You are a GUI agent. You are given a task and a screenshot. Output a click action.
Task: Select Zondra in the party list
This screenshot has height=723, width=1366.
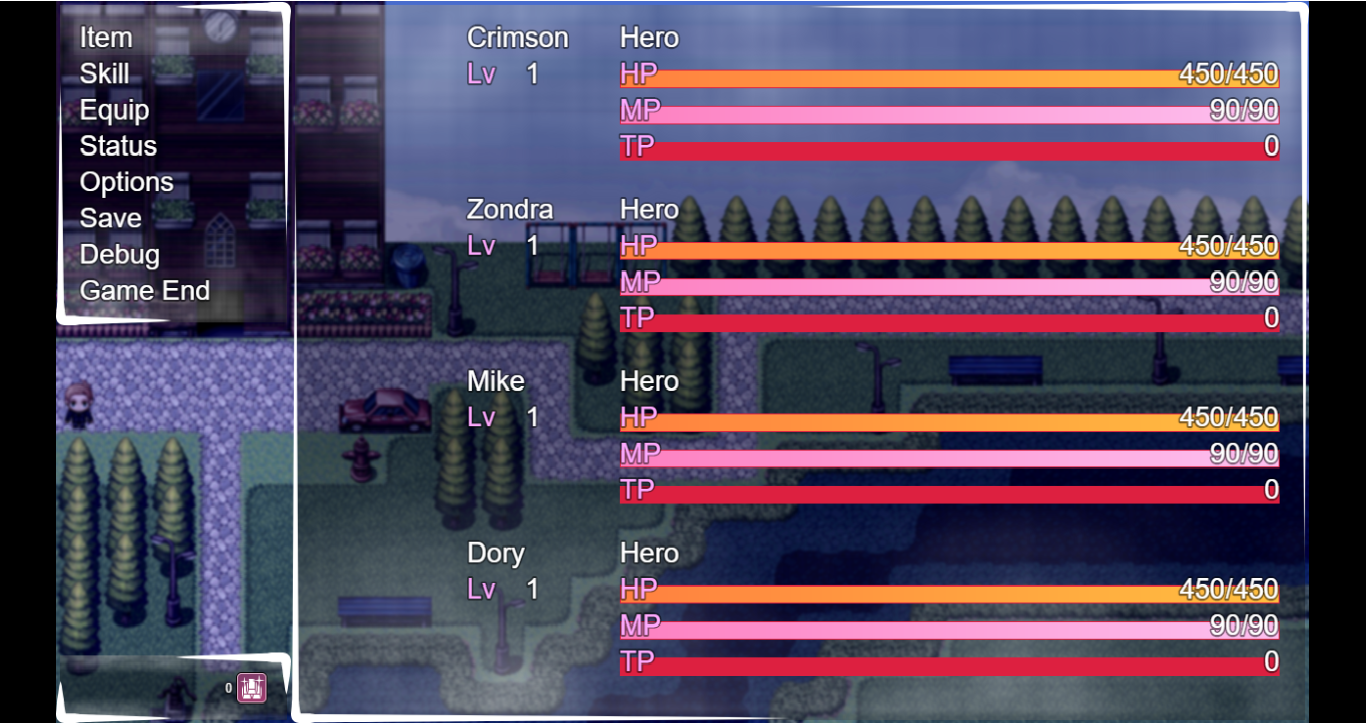coord(512,209)
